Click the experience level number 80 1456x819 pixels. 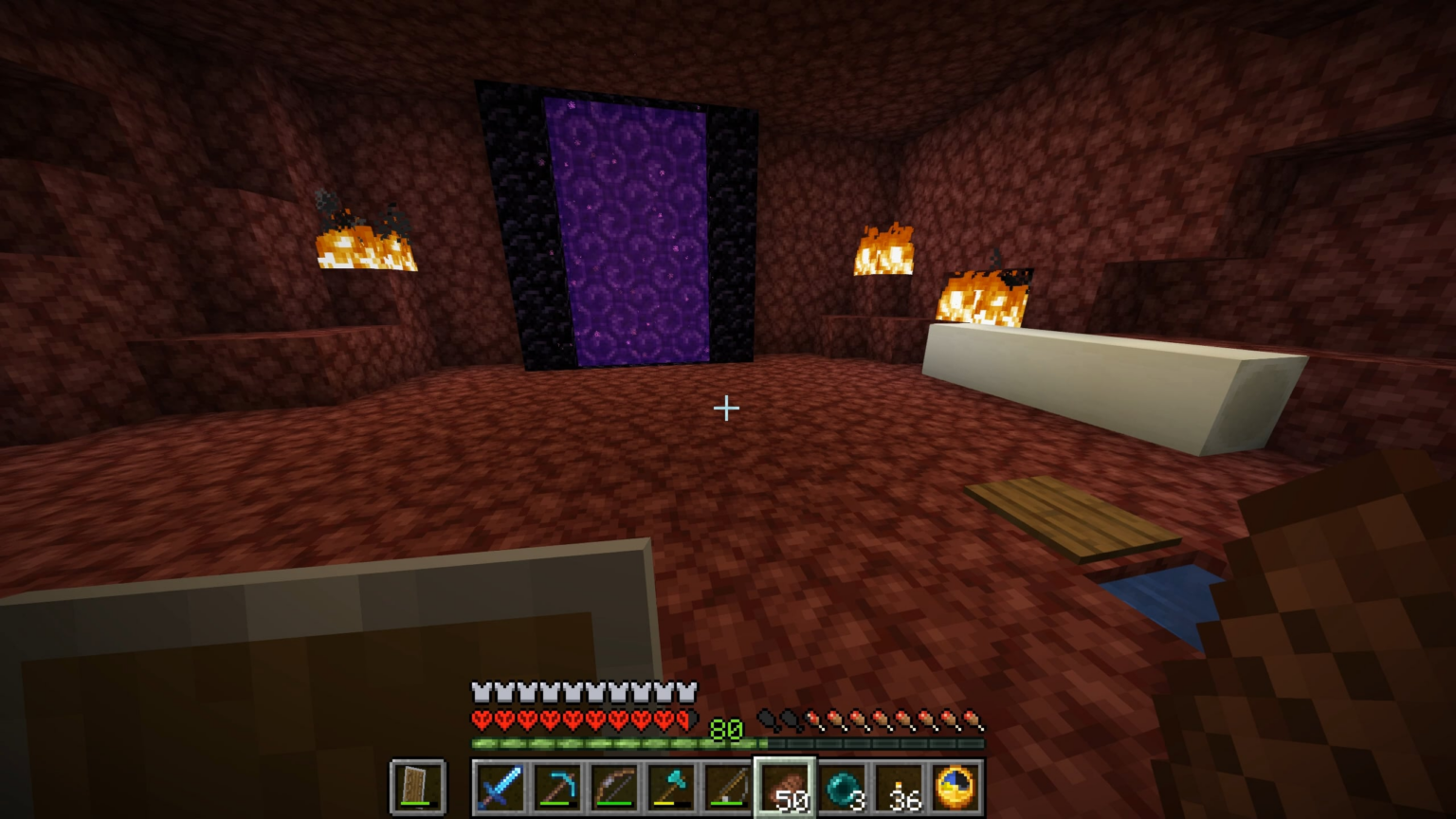coord(727,728)
